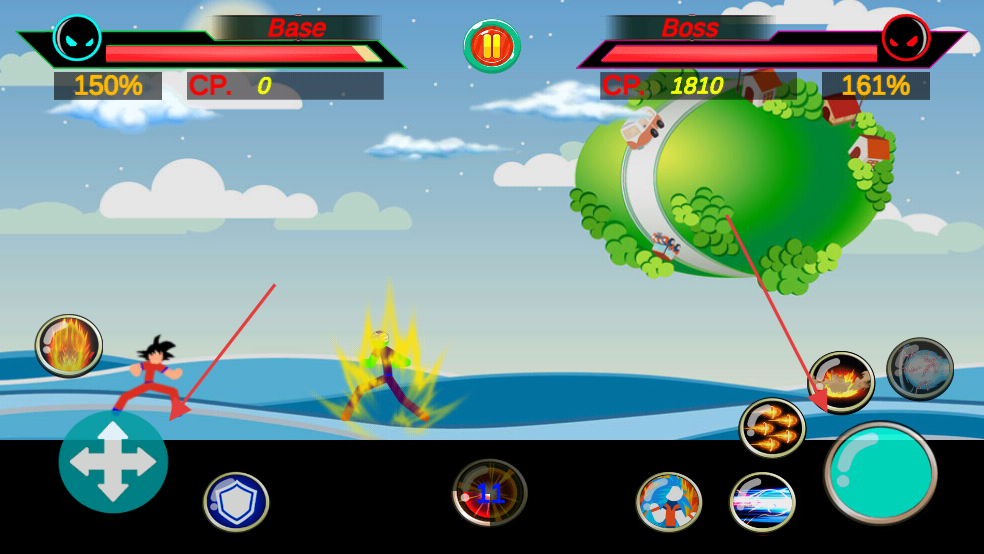
Task: Unleash the blue energy beam skill
Action: (x=762, y=501)
